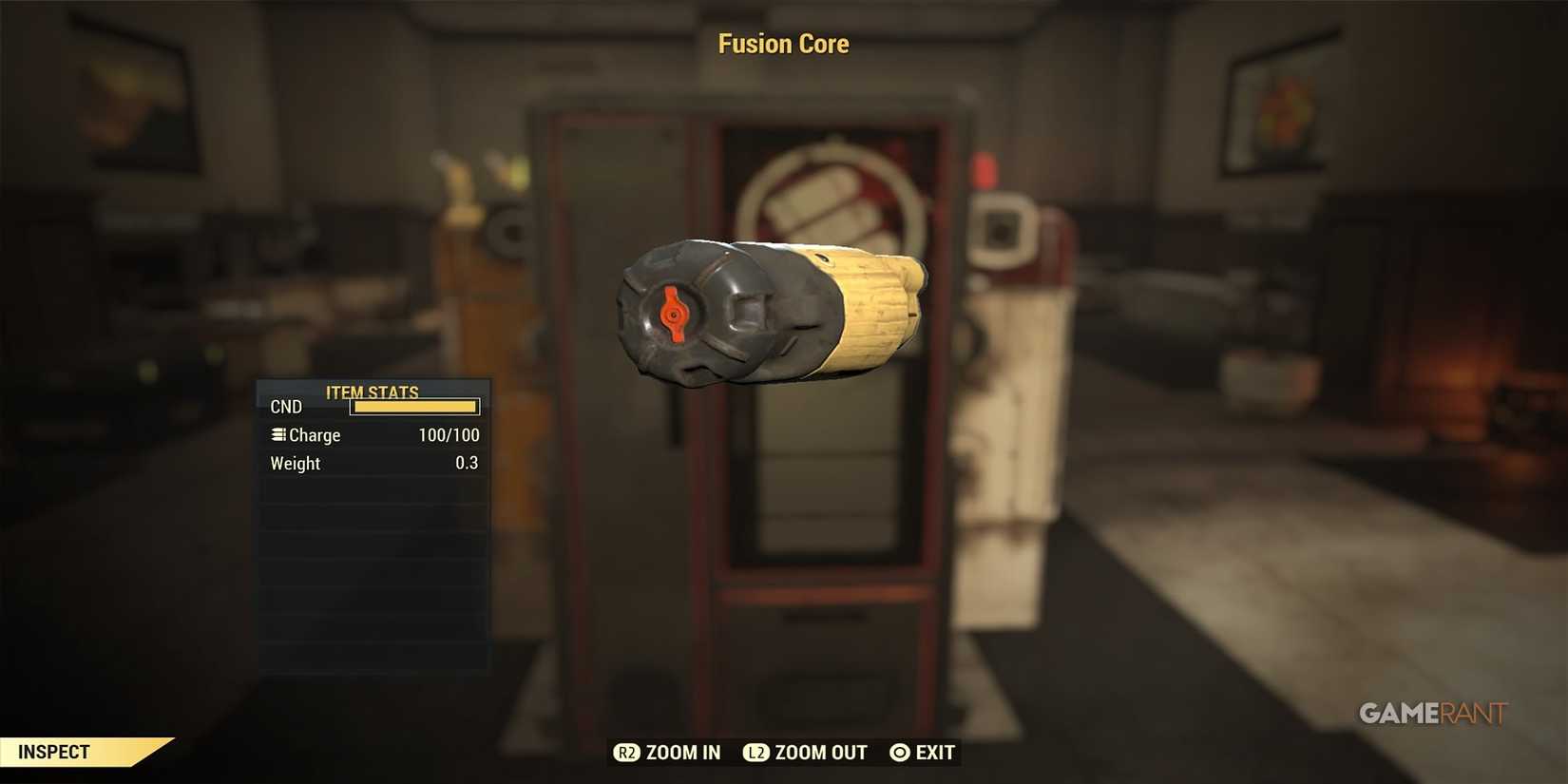1568x784 pixels.
Task: Select the ITEM STATS panel header
Action: [372, 392]
